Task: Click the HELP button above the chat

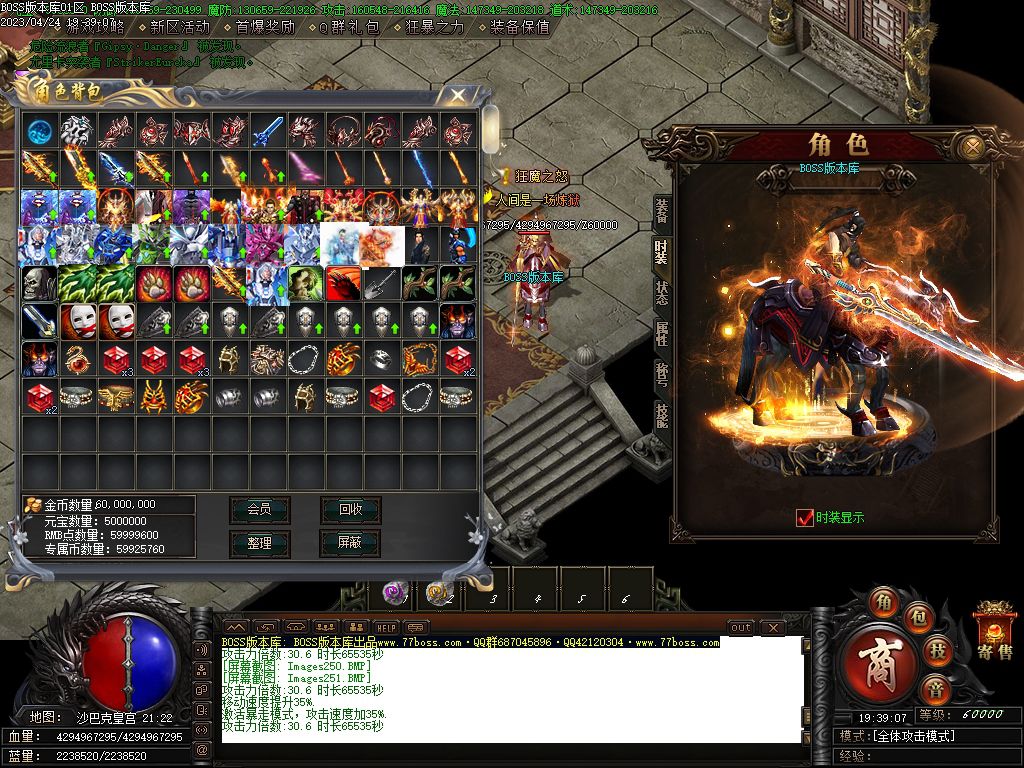Action: (359, 627)
